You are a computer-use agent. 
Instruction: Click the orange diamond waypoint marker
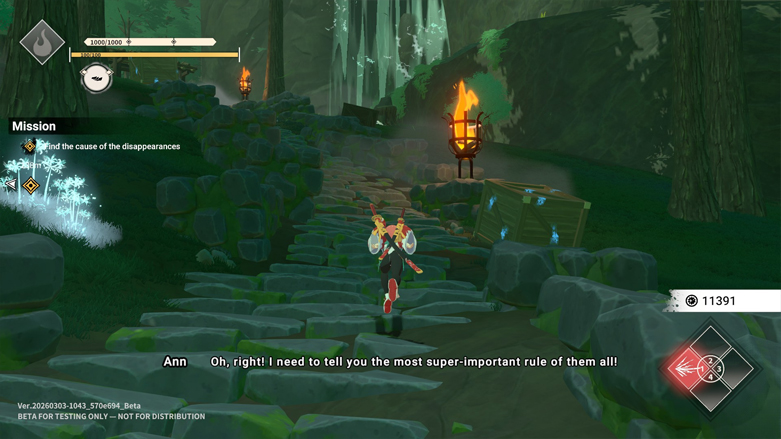click(x=31, y=185)
